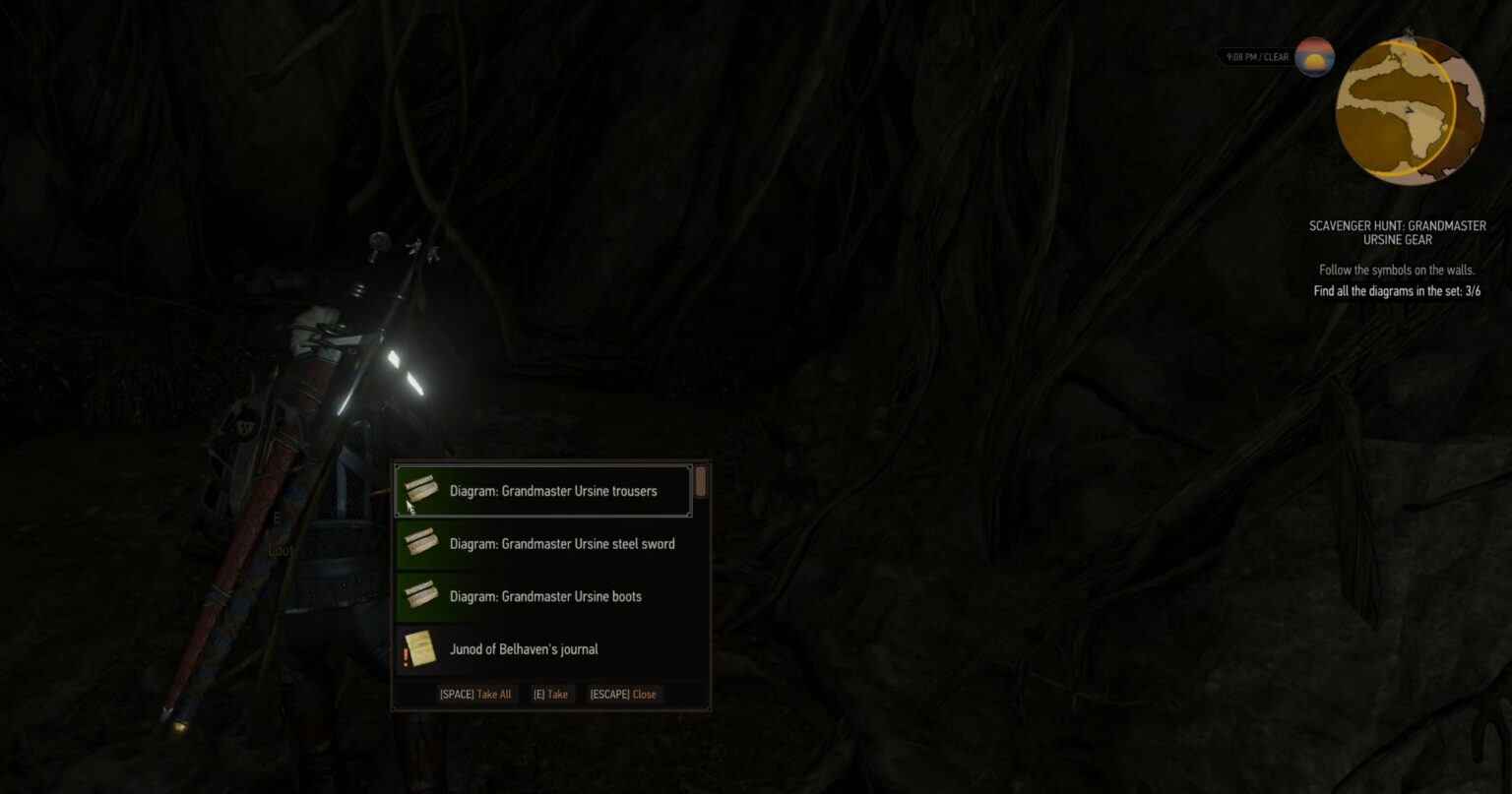Click the objective text reading 3/6 diagrams found
The width and height of the screenshot is (1512, 794).
[1397, 291]
